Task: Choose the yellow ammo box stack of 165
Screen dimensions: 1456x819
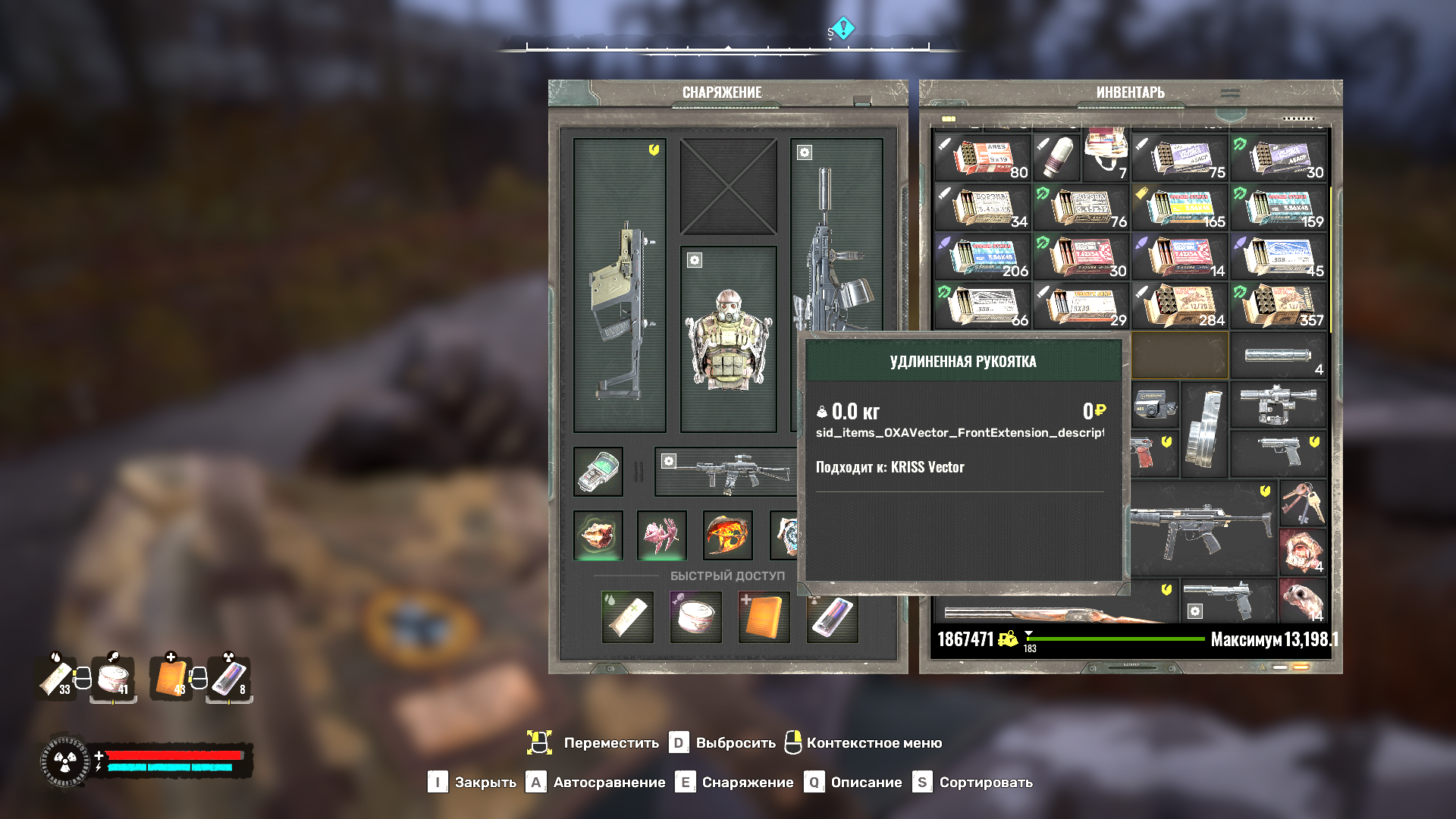Action: coord(1179,207)
